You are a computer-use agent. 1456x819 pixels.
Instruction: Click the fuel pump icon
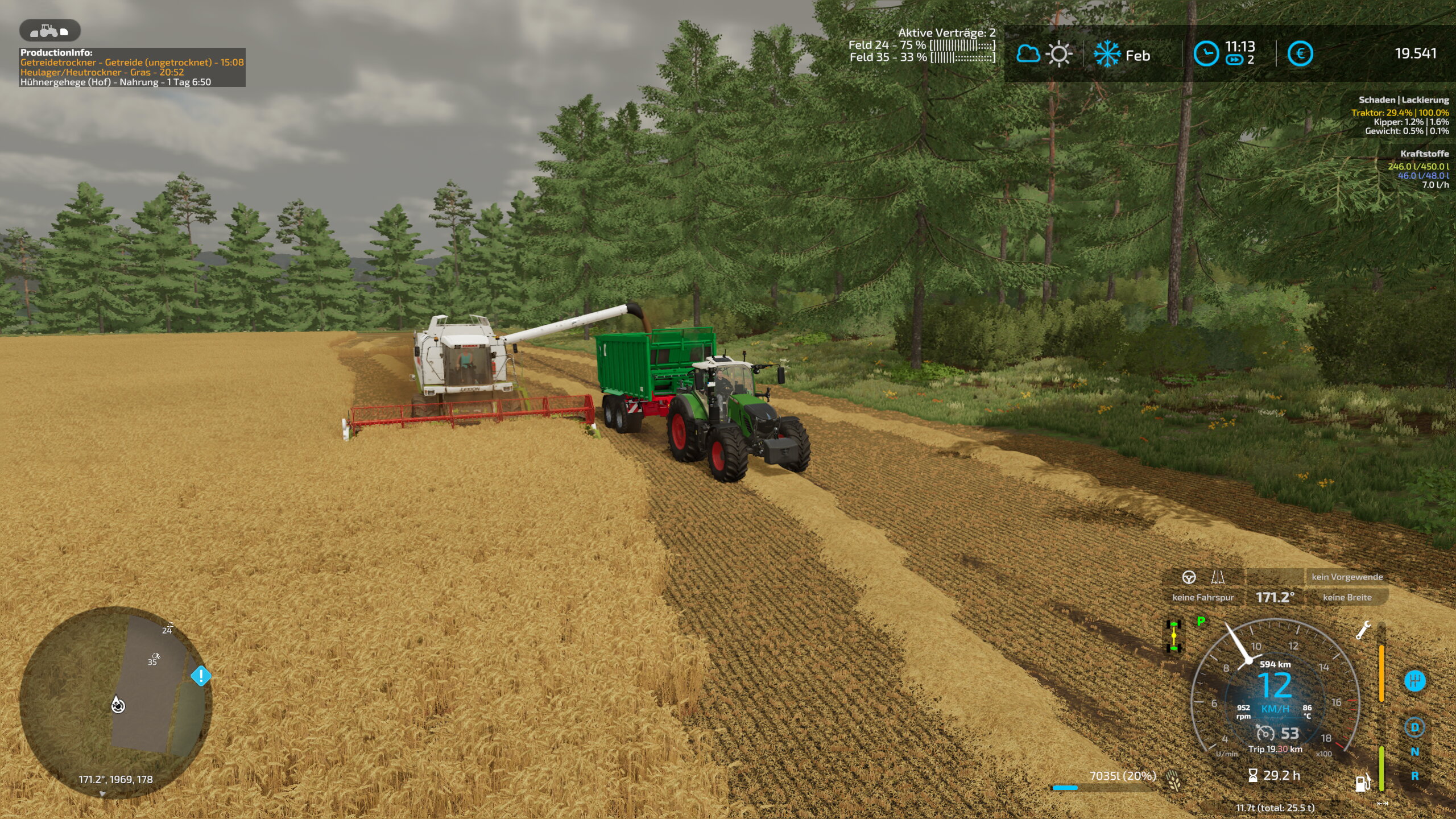coord(1362,783)
